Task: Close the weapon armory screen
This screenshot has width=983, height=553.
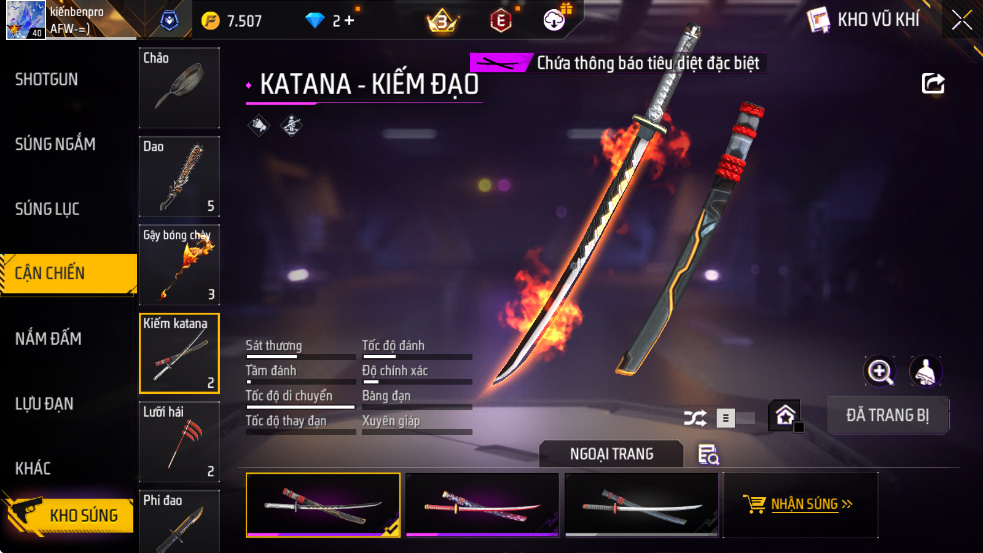Action: click(961, 20)
